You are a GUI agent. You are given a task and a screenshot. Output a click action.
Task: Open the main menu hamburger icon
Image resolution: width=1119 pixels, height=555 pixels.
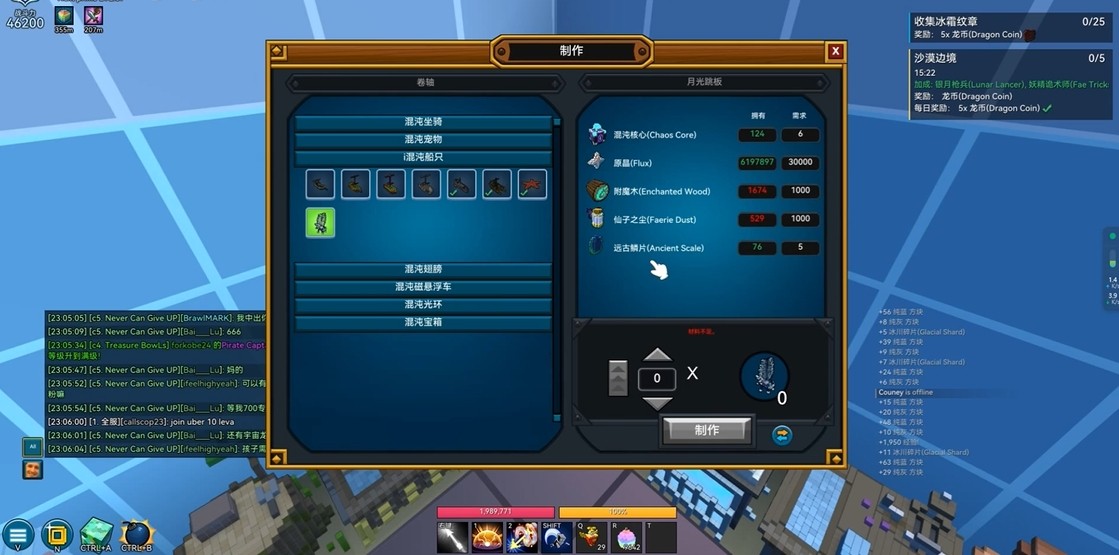point(18,534)
